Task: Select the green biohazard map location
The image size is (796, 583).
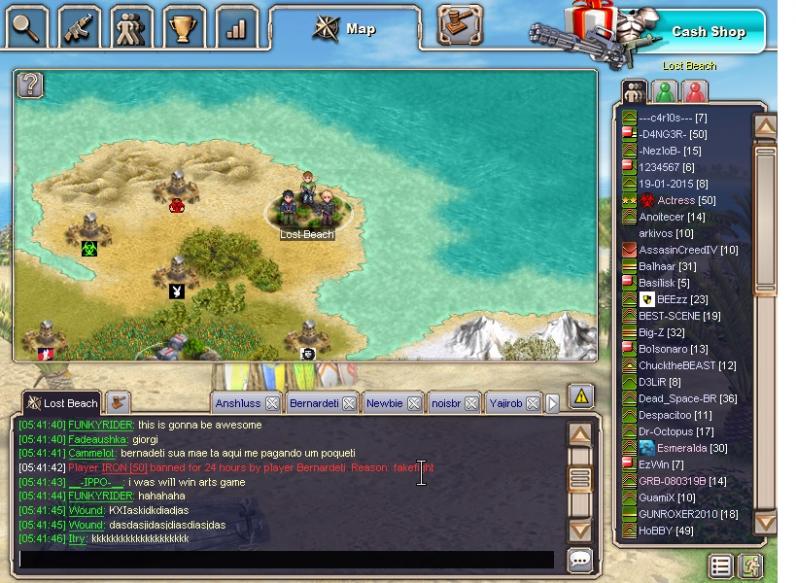Action: pos(89,247)
